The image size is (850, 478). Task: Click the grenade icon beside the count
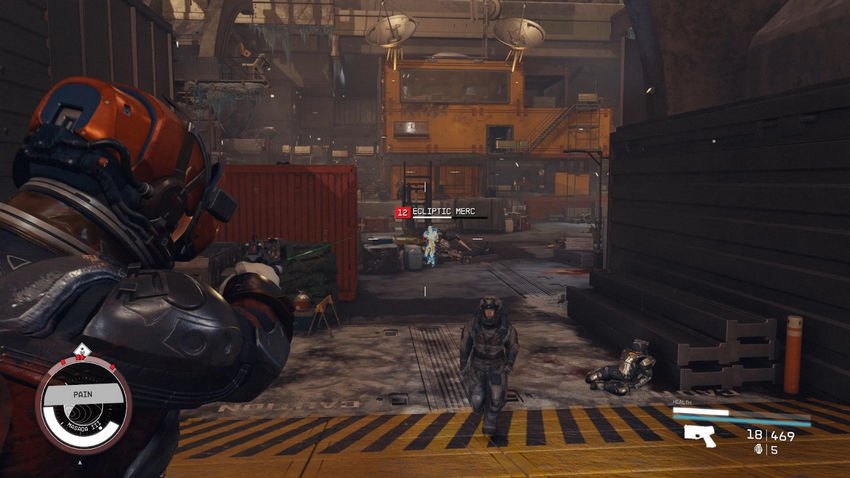[758, 449]
